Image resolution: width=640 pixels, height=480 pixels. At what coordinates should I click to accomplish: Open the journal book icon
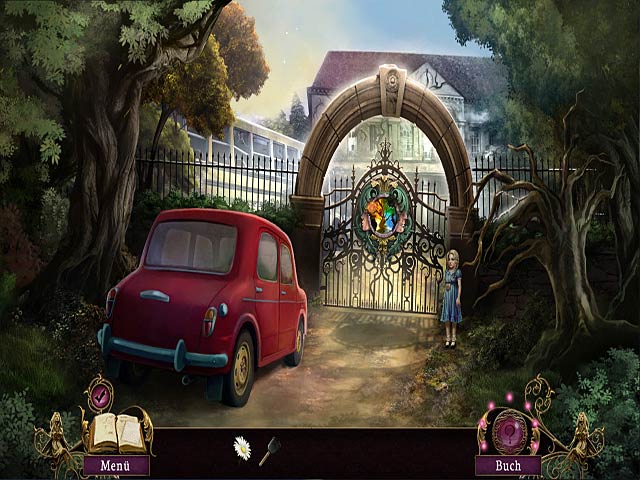116,431
